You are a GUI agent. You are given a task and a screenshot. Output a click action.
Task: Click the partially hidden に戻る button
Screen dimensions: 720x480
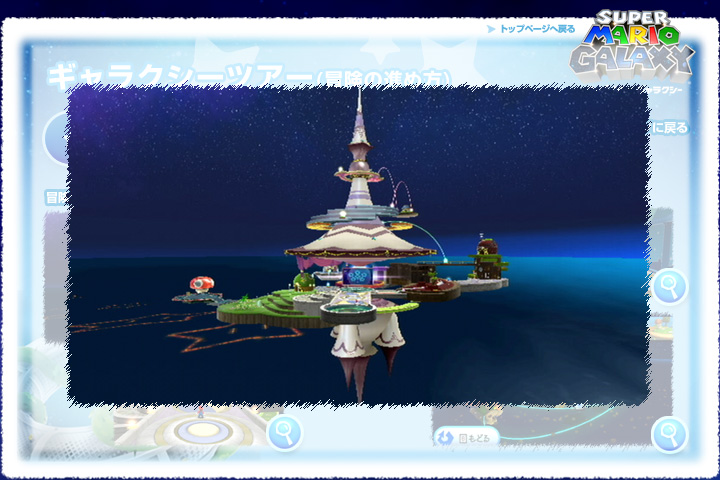point(669,128)
